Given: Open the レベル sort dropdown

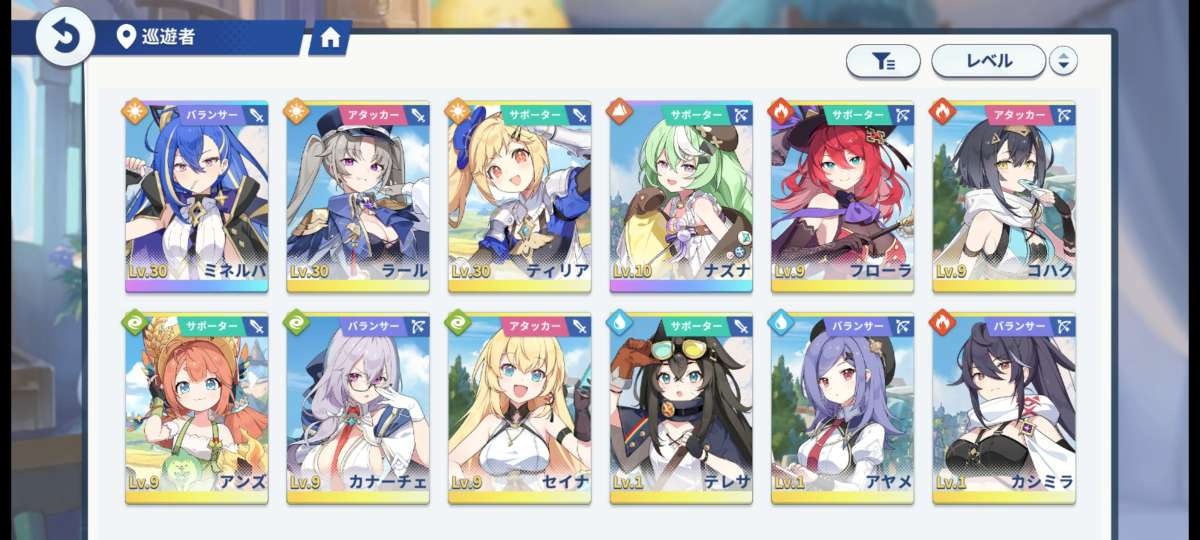Looking at the screenshot, I should [x=988, y=61].
